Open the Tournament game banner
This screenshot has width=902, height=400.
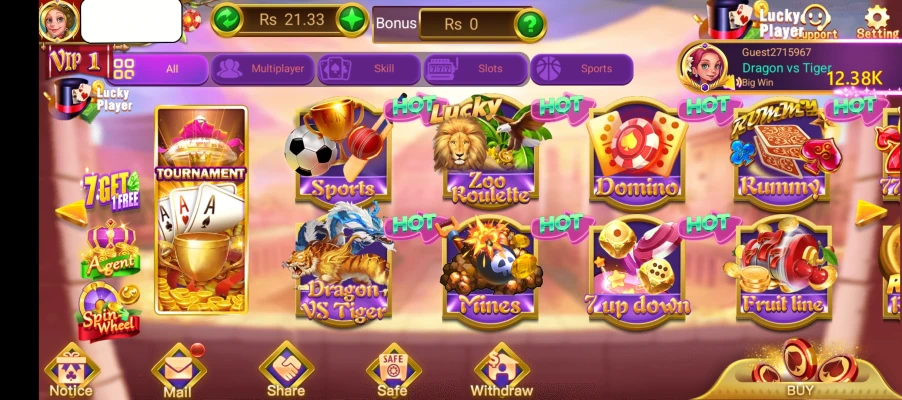click(x=200, y=210)
